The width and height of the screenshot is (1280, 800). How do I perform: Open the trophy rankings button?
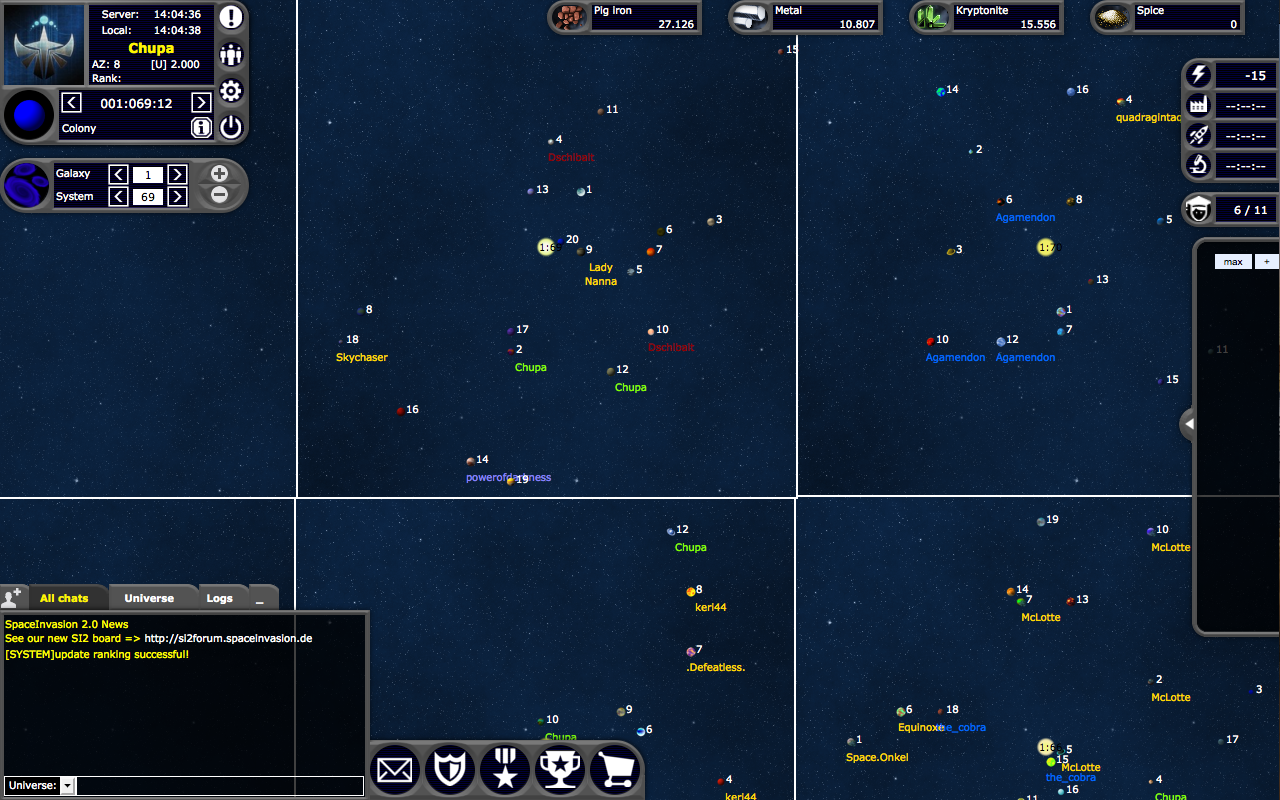click(560, 770)
